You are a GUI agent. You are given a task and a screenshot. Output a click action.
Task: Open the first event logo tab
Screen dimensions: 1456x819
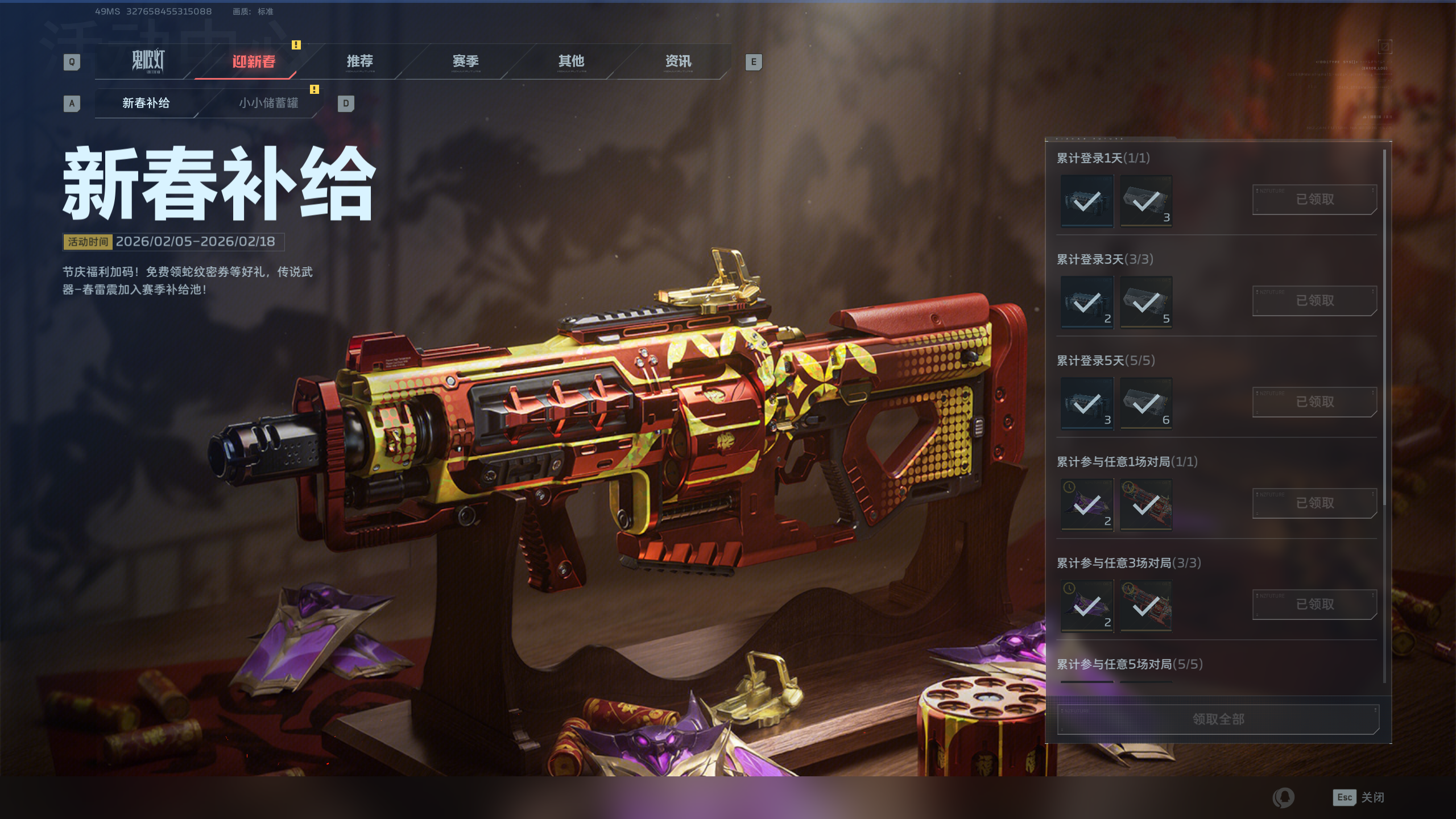[148, 61]
